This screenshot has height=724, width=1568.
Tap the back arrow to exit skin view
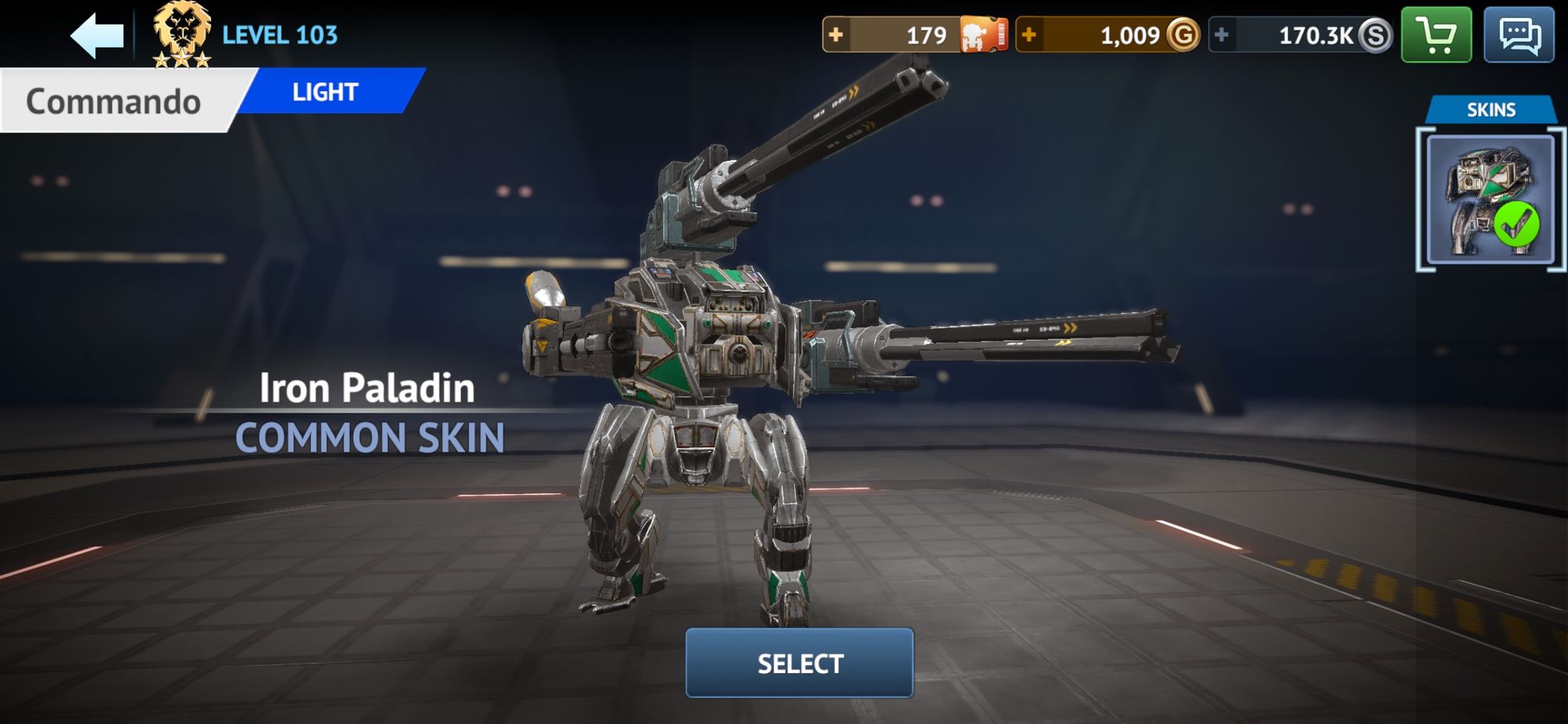[x=98, y=34]
